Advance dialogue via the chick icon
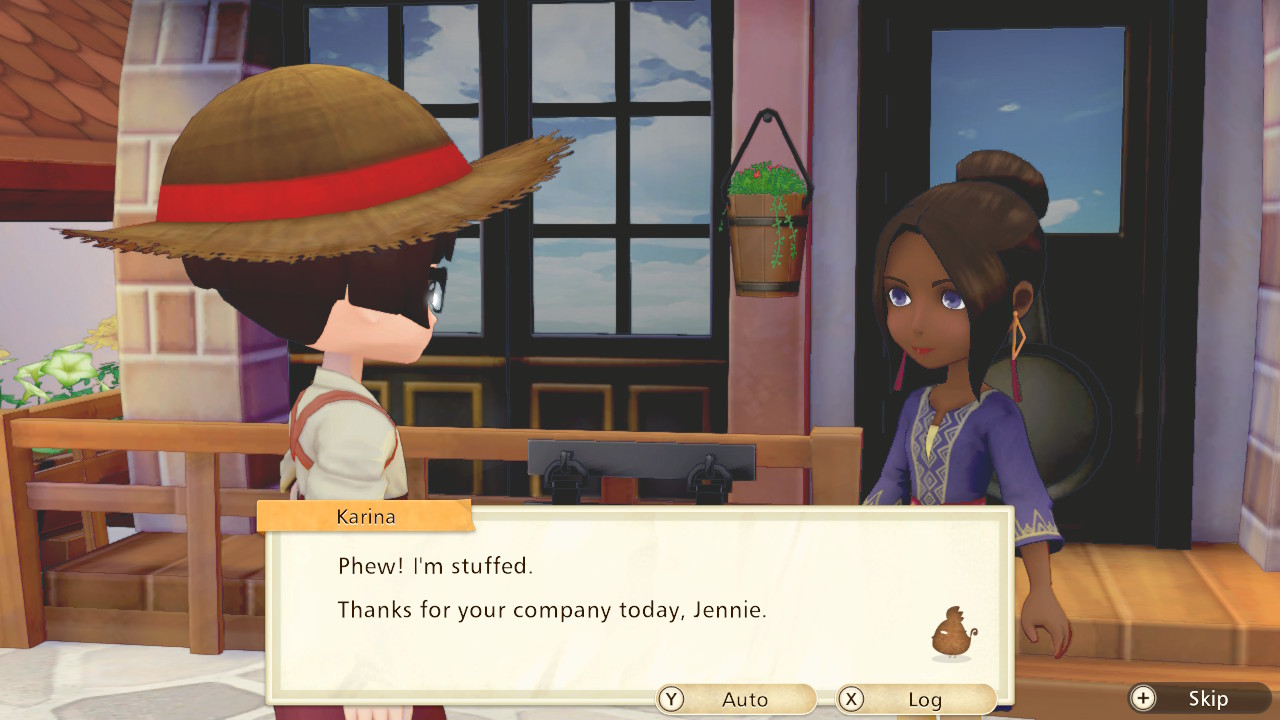 click(952, 634)
